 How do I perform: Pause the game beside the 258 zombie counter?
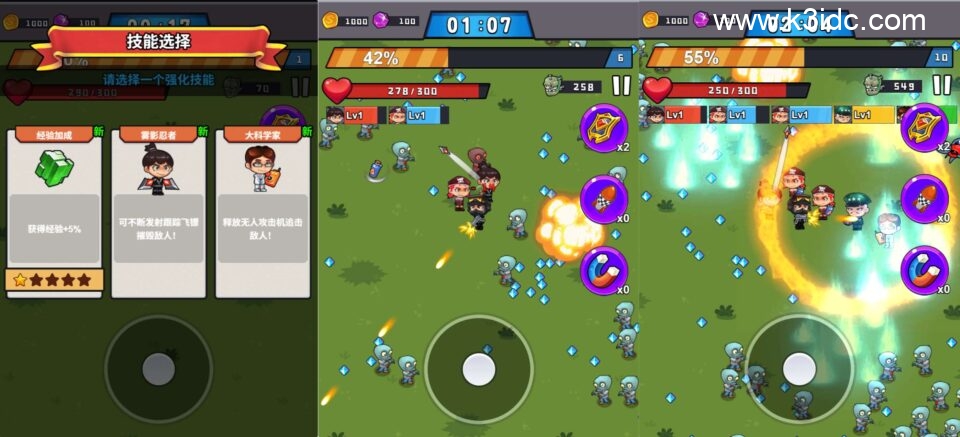[x=621, y=87]
